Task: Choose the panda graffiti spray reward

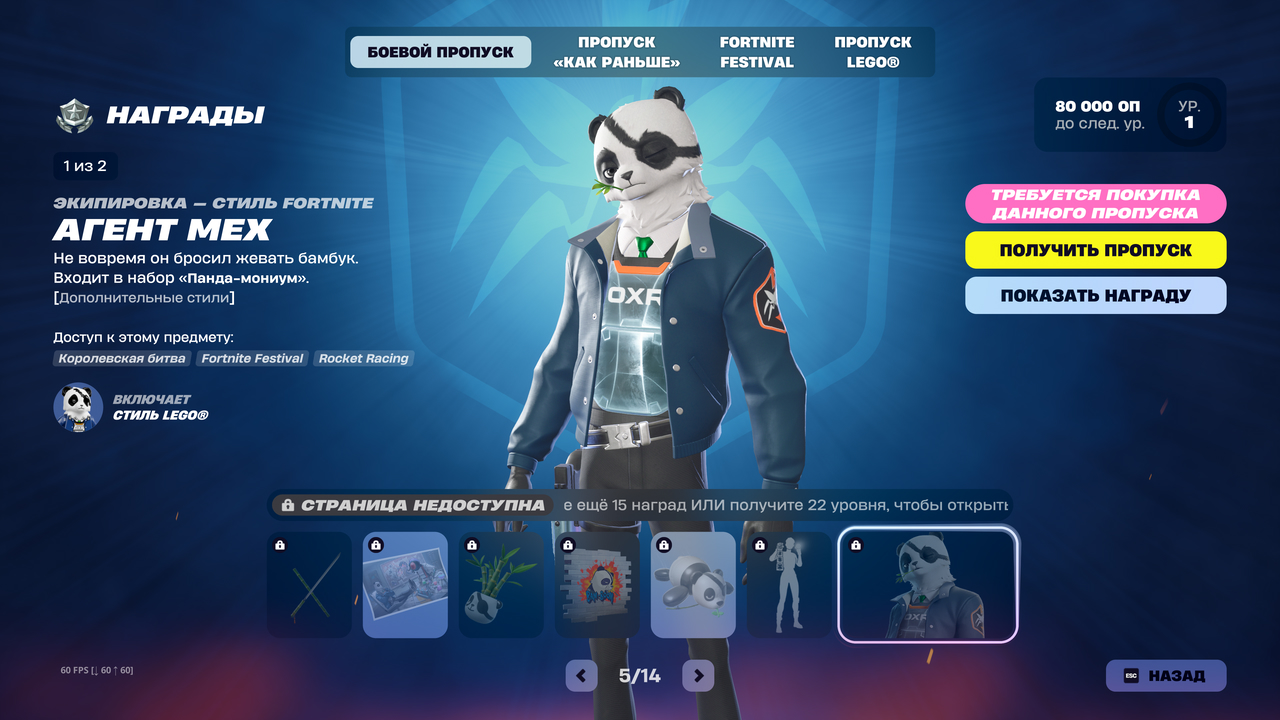Action: (597, 585)
